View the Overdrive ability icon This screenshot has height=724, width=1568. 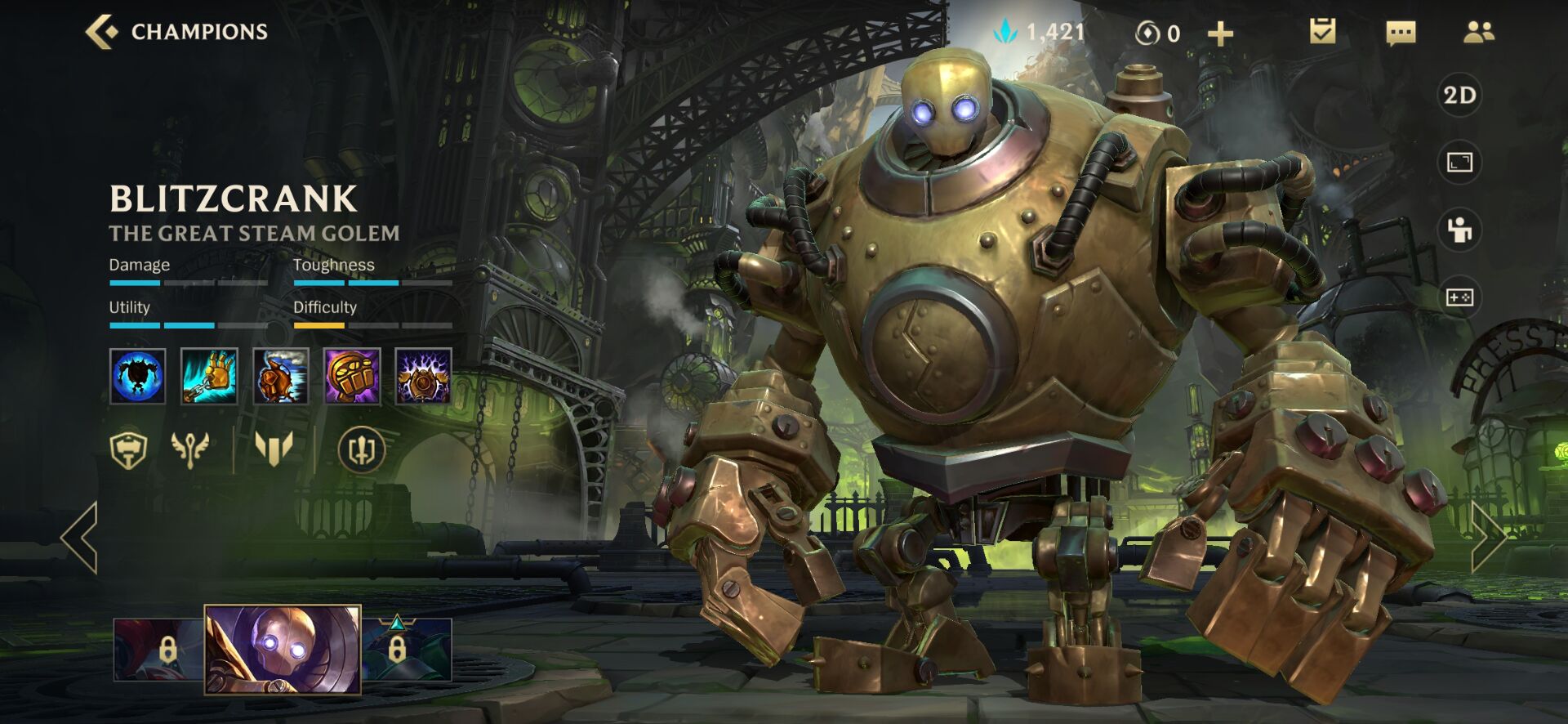(x=281, y=376)
